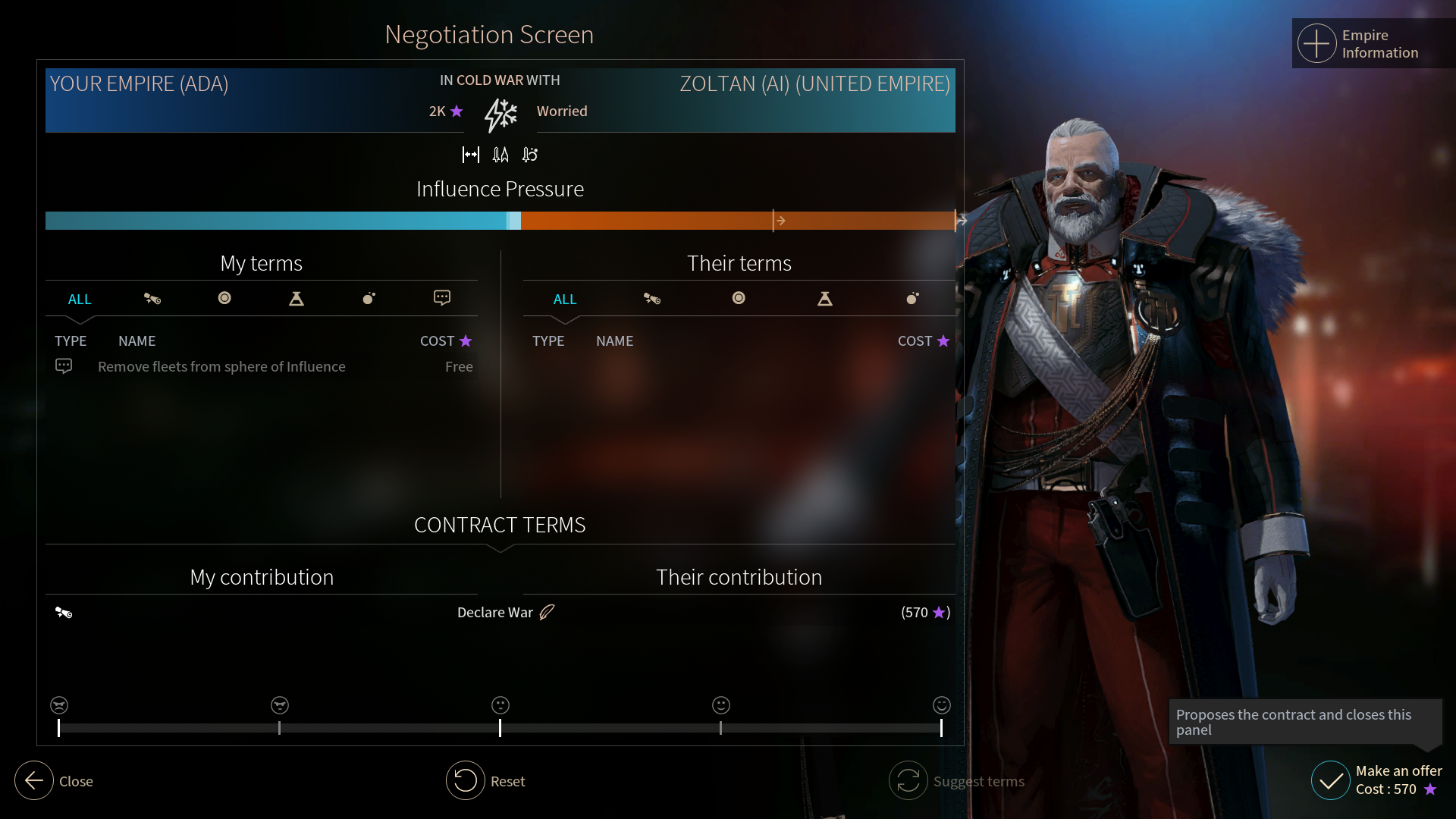Edit the Declare War contract term
The height and width of the screenshot is (819, 1456).
click(x=547, y=612)
